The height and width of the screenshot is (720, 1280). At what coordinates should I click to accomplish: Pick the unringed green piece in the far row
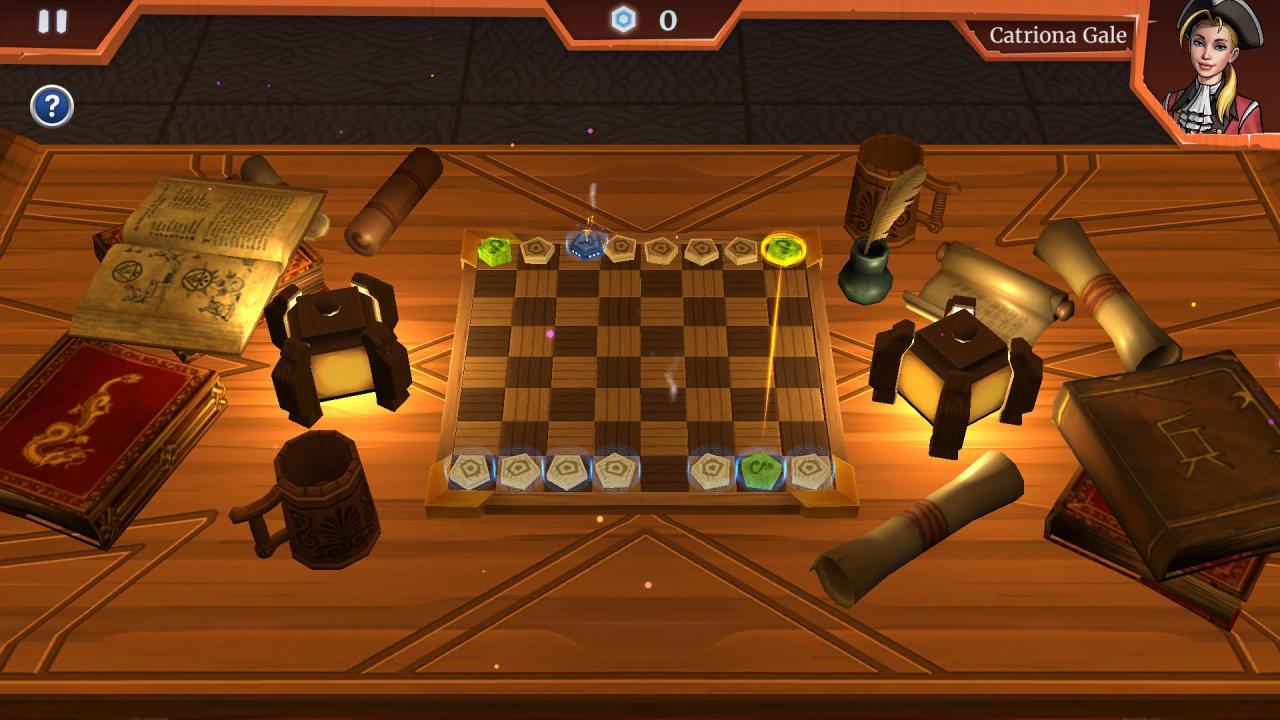click(494, 250)
